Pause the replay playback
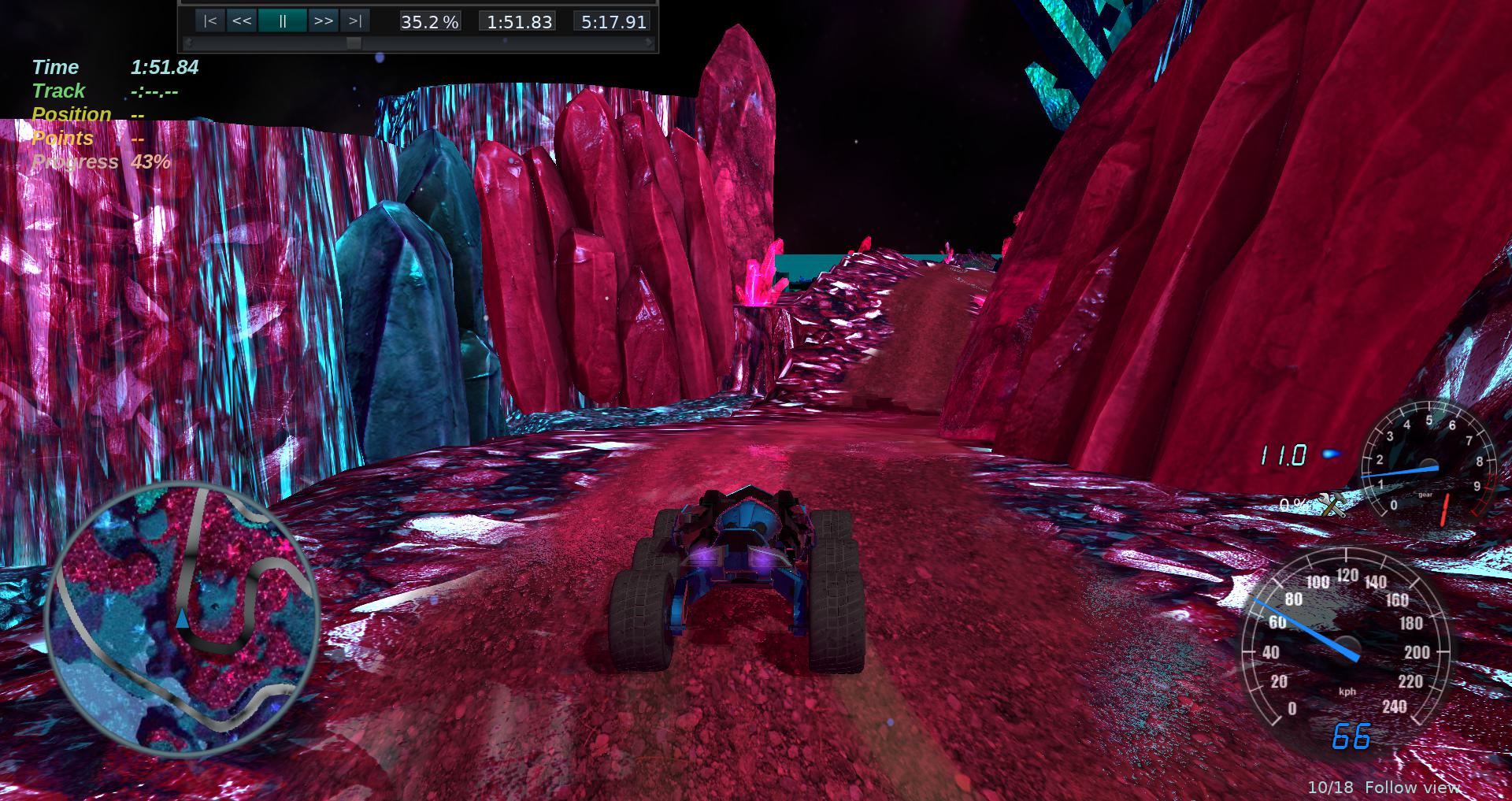The height and width of the screenshot is (801, 1512). (283, 21)
